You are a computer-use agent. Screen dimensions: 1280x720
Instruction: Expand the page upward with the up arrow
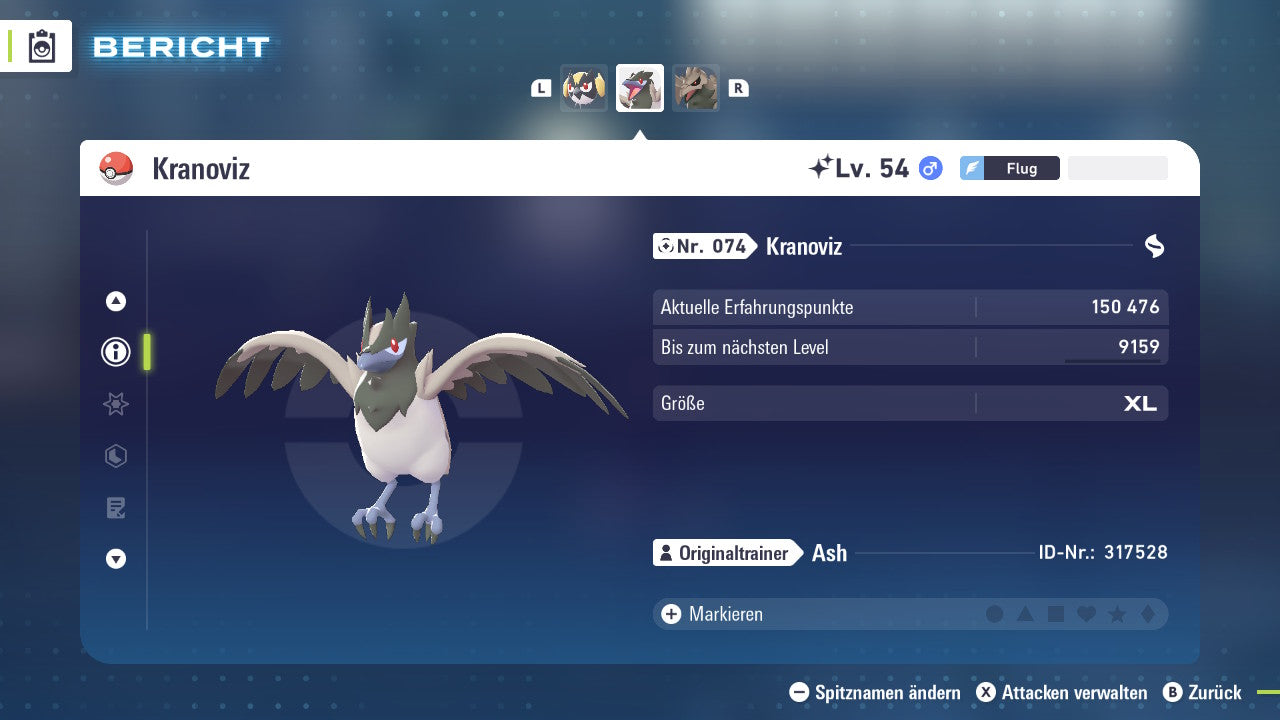(115, 300)
